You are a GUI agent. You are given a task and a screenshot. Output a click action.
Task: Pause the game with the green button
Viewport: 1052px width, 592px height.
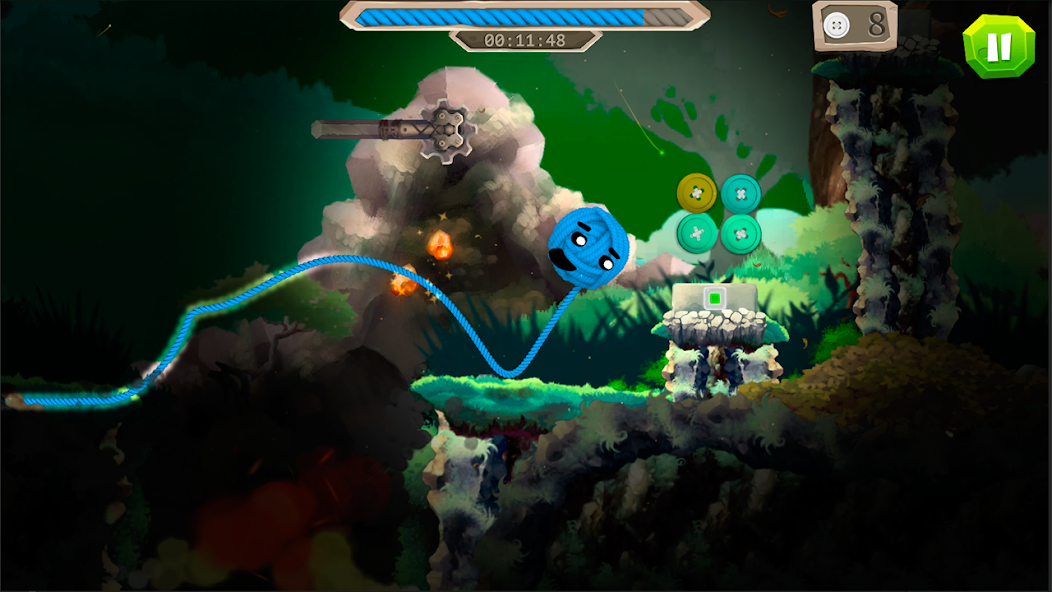point(997,46)
